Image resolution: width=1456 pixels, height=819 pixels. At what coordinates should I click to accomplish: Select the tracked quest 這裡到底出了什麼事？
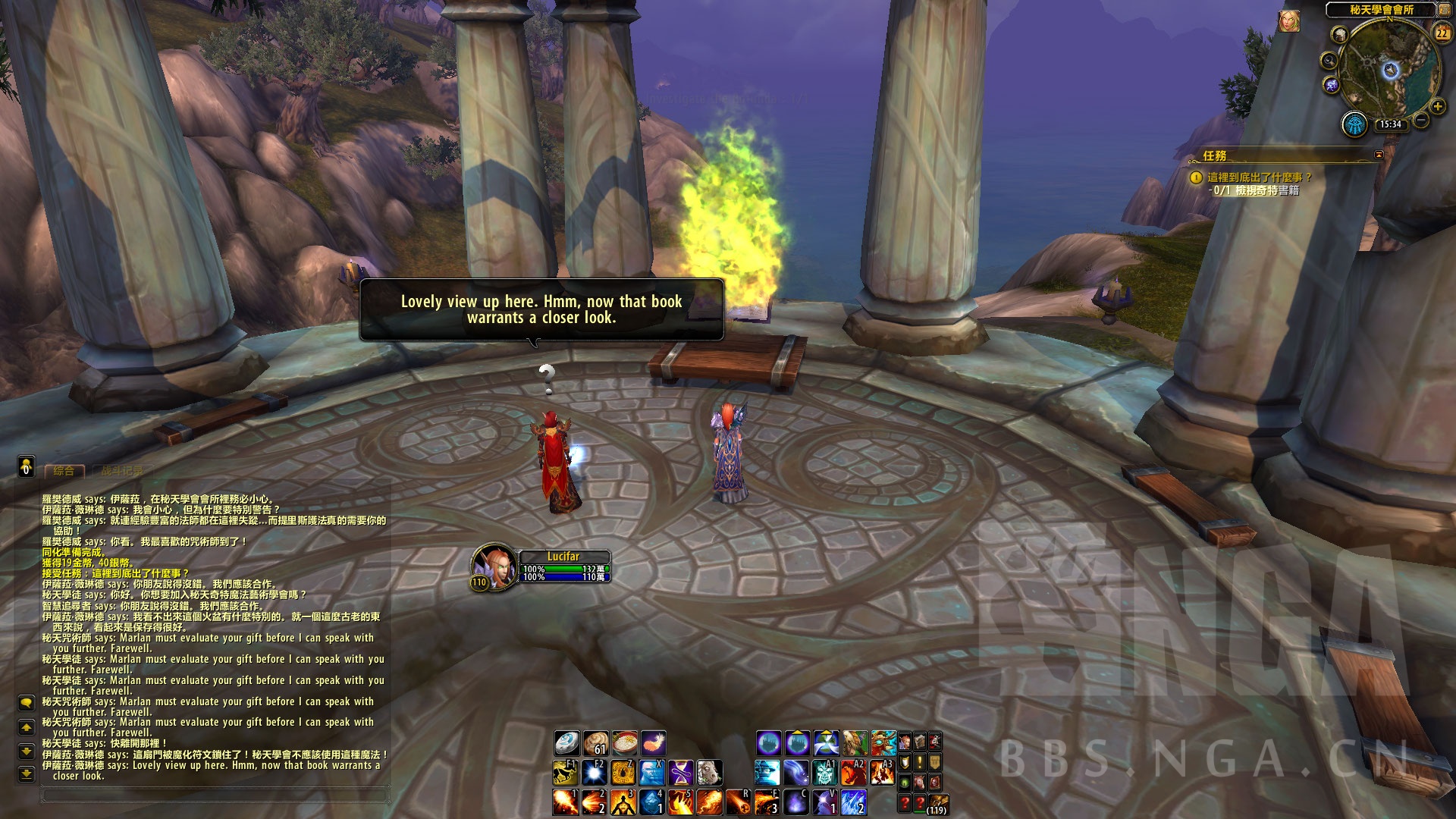coord(1259,177)
